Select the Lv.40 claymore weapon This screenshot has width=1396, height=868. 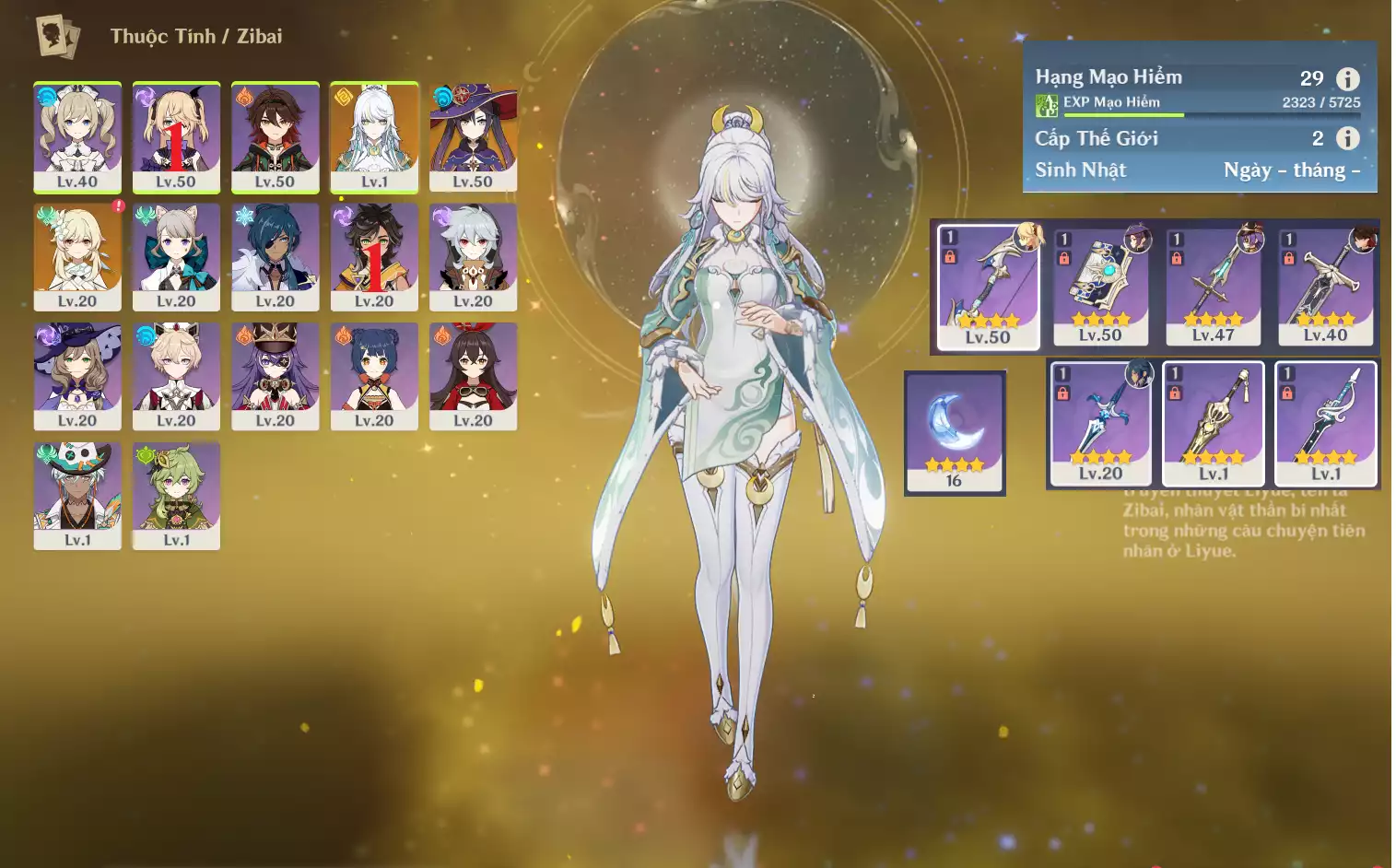1325,285
